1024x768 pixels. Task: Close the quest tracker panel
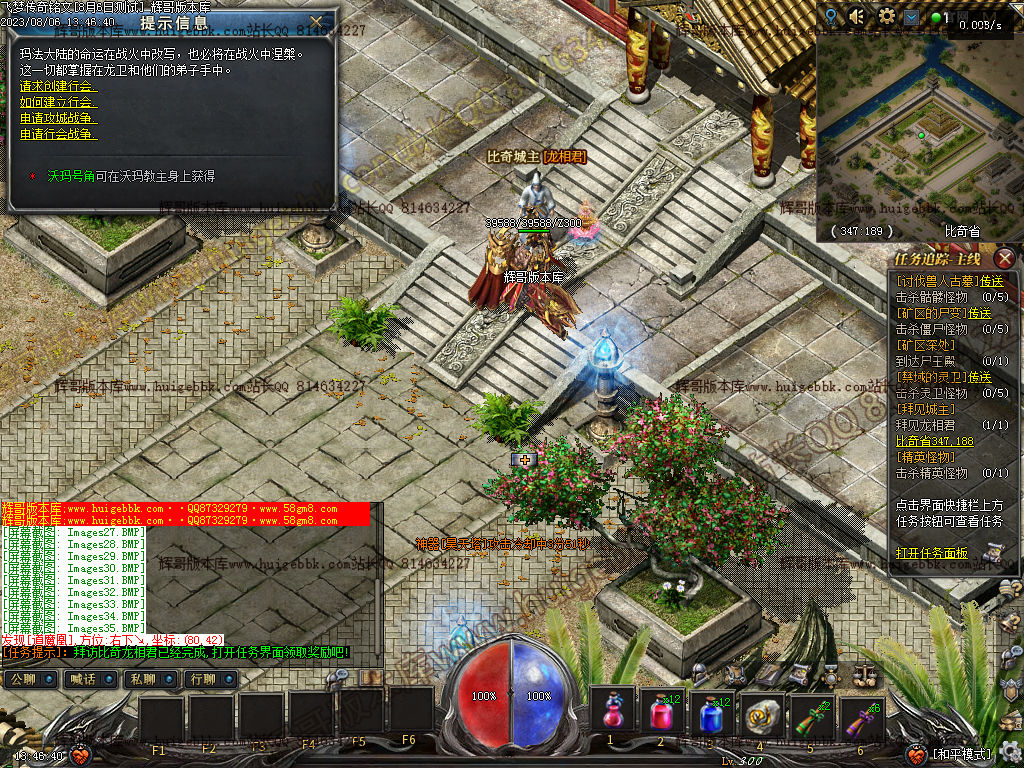tap(1005, 259)
